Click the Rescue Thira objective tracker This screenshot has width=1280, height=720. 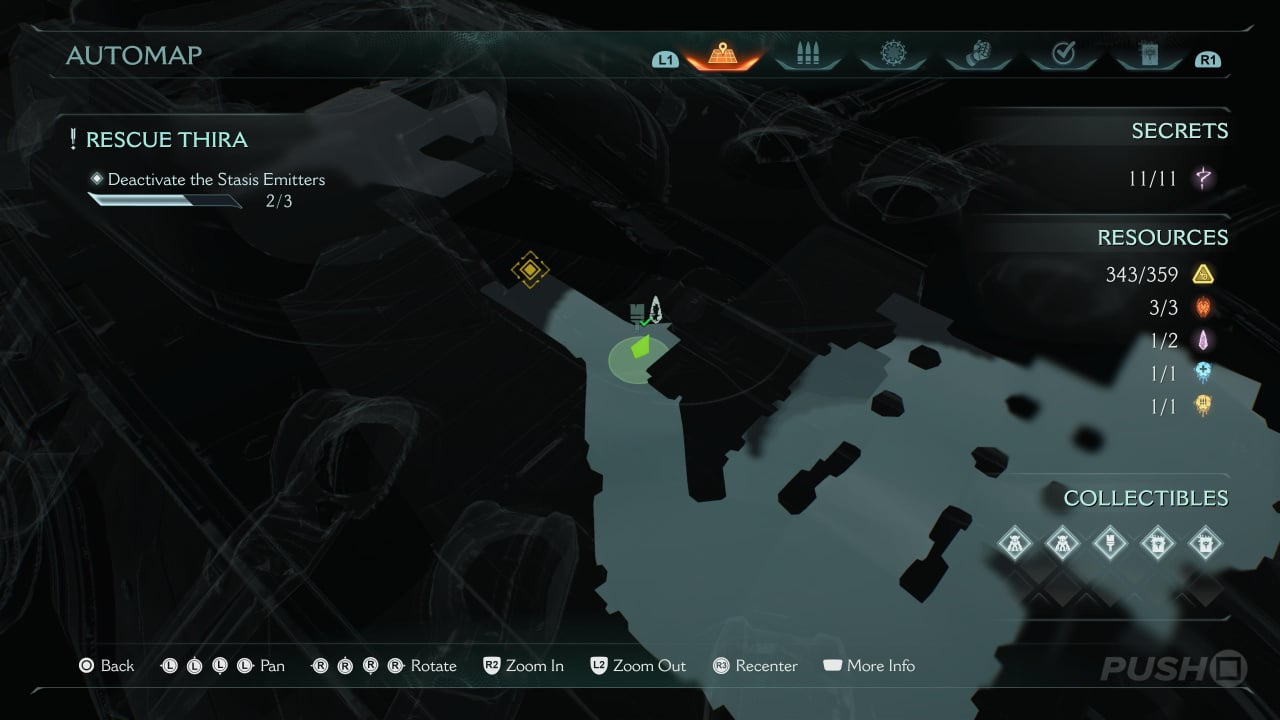pyautogui.click(x=166, y=140)
